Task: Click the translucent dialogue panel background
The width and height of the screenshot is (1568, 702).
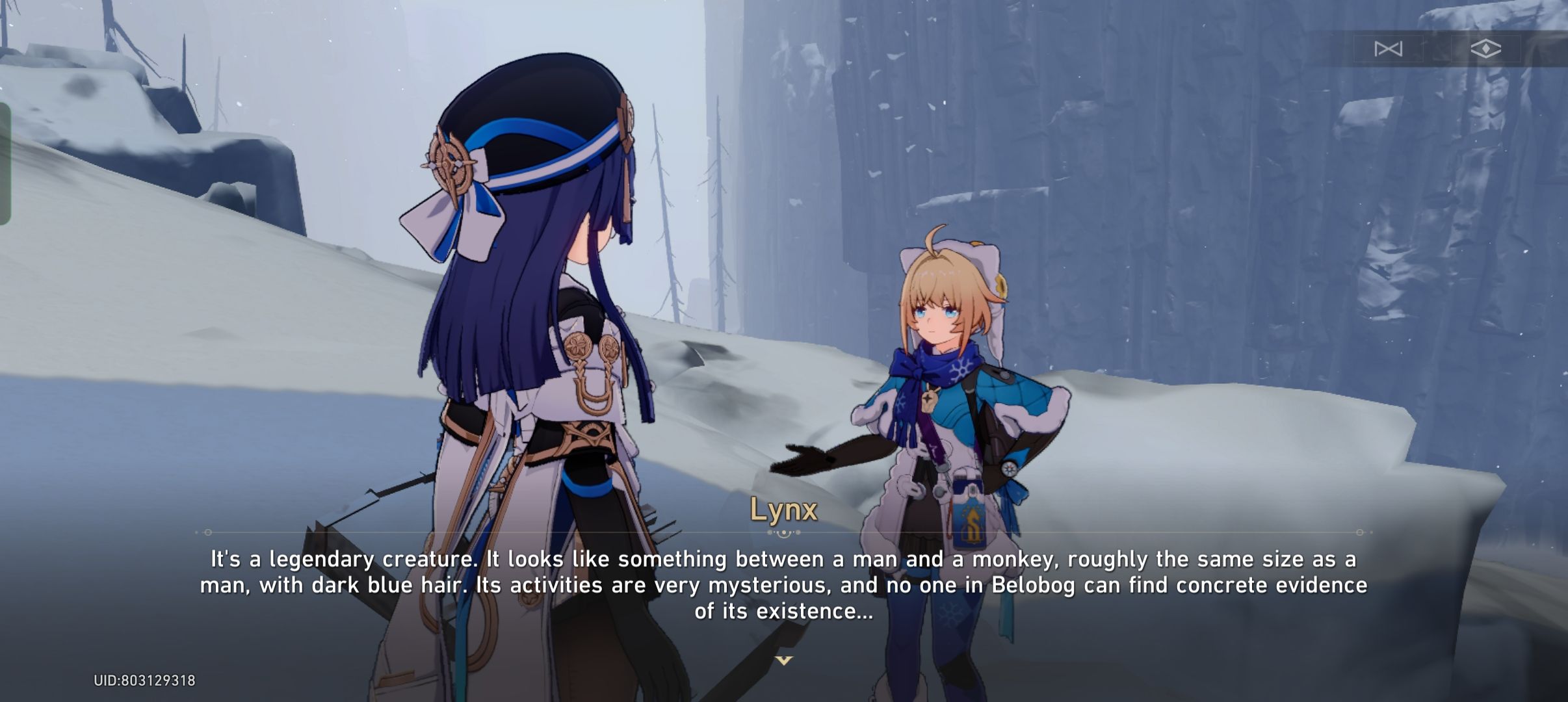Action: pos(784,585)
